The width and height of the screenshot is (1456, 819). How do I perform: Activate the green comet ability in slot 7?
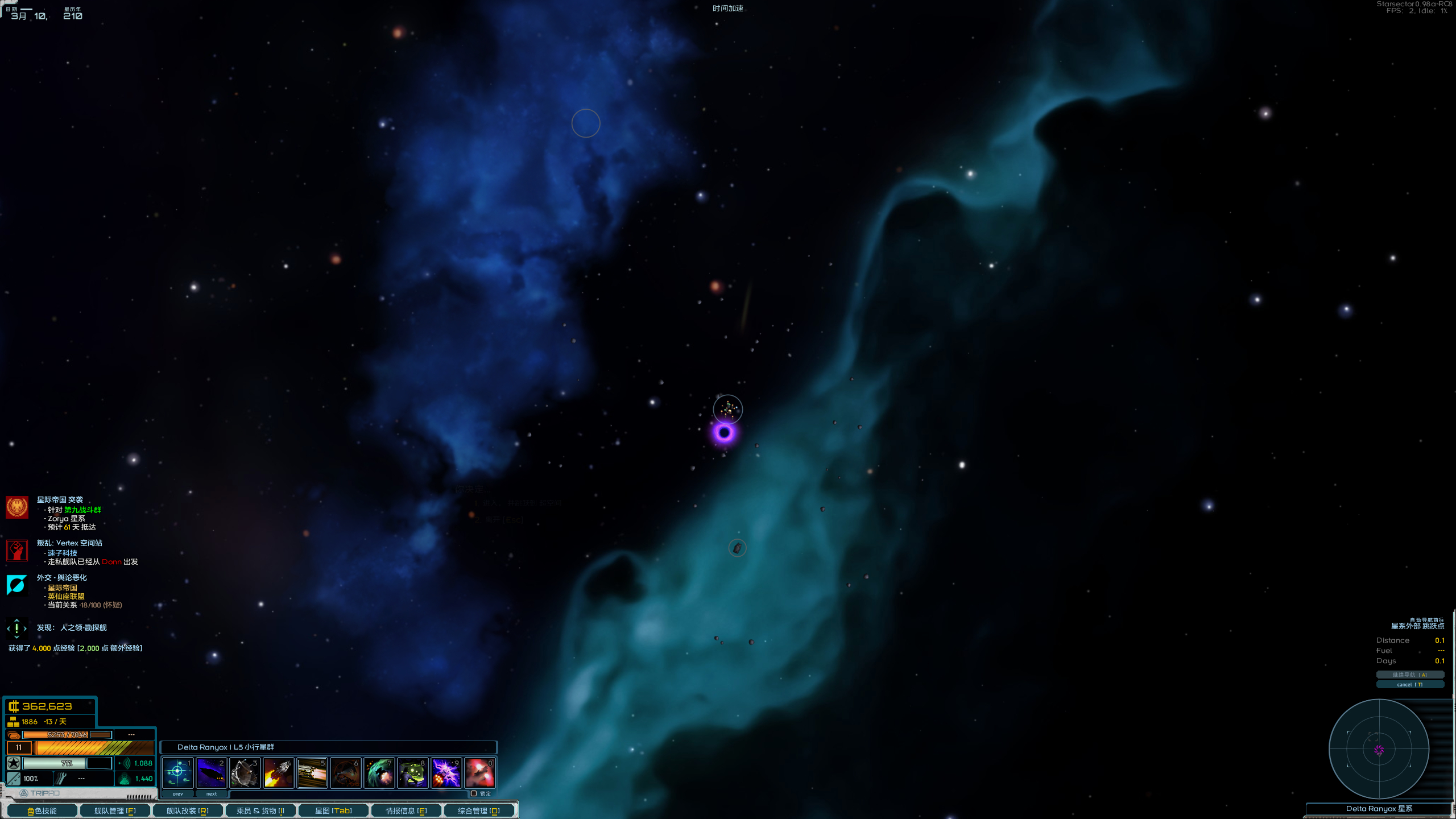coord(379,772)
